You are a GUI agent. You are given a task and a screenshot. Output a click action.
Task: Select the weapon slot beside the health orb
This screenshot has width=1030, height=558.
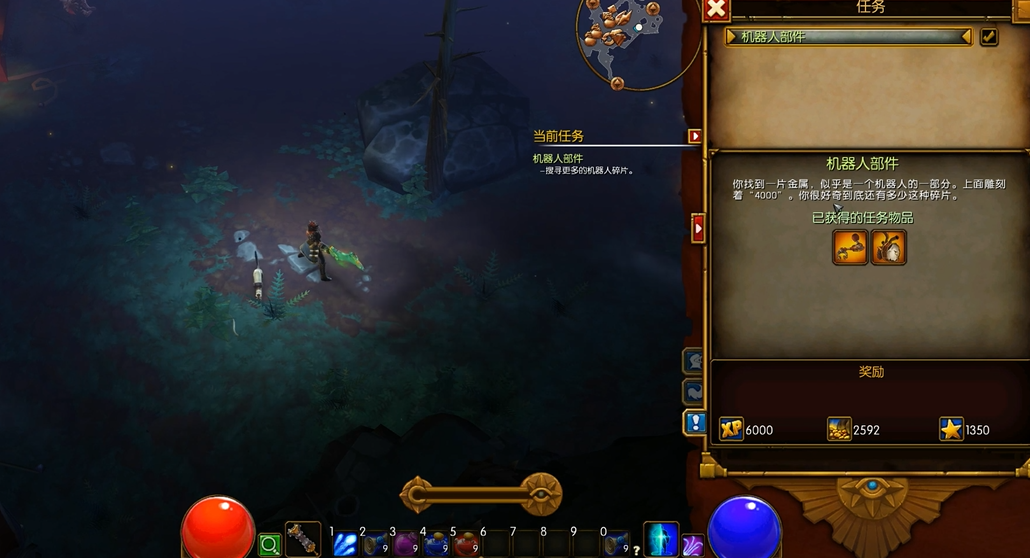(x=303, y=540)
